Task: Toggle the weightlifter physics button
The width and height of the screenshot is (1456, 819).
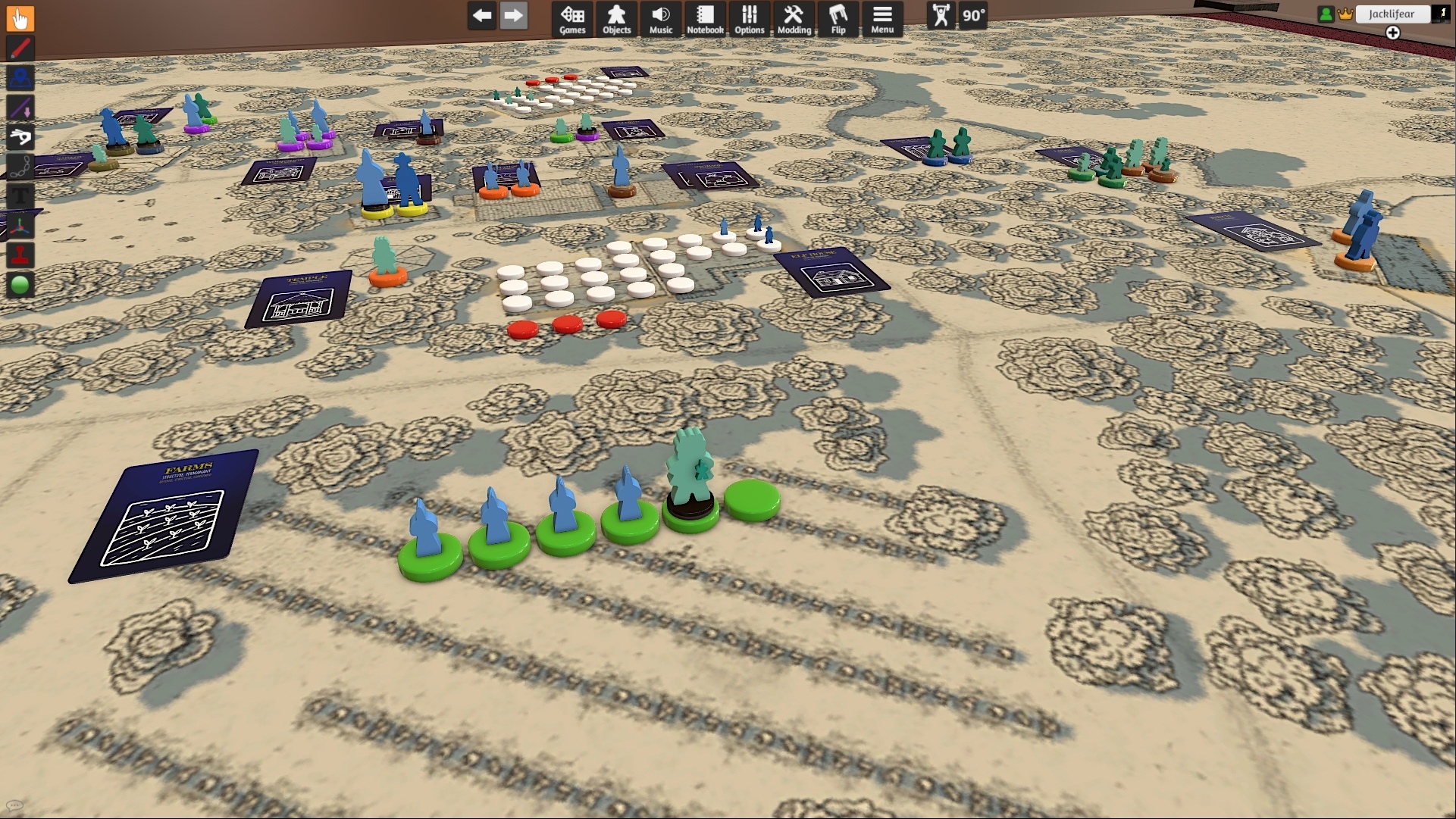Action: [941, 15]
